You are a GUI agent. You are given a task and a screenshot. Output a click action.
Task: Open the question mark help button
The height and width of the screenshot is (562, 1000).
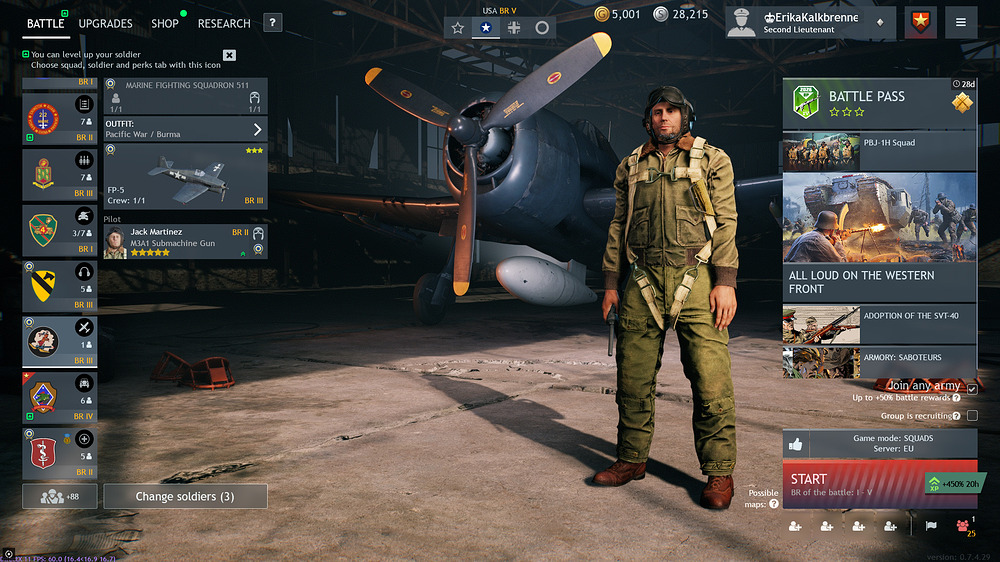pos(273,23)
